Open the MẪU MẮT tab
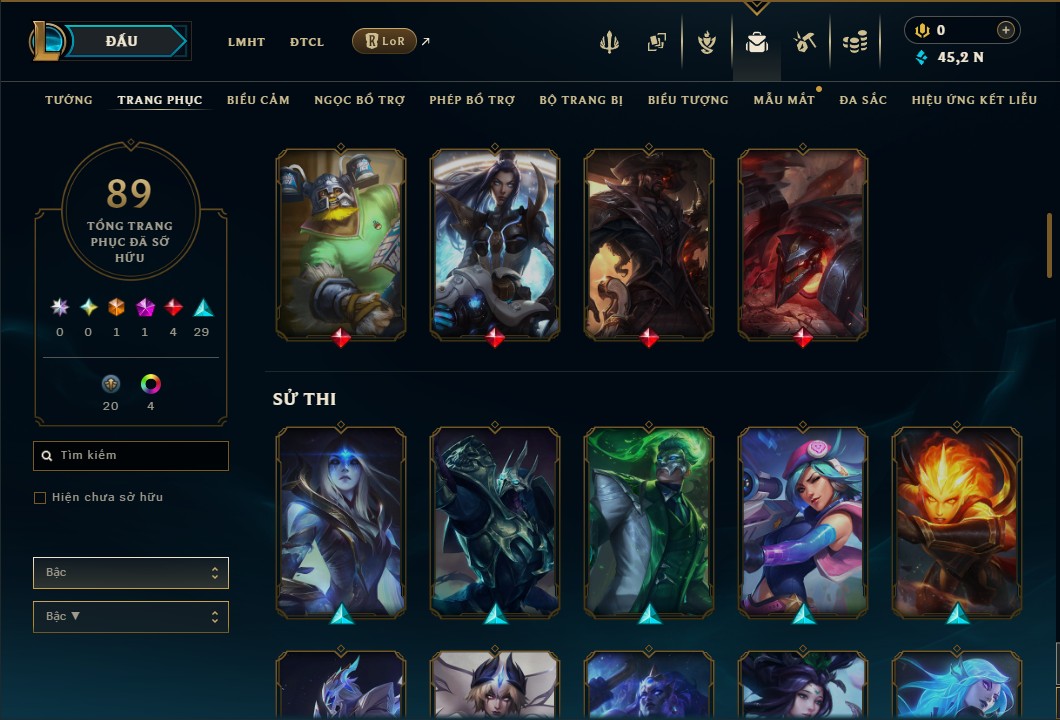This screenshot has height=720, width=1060. (783, 100)
